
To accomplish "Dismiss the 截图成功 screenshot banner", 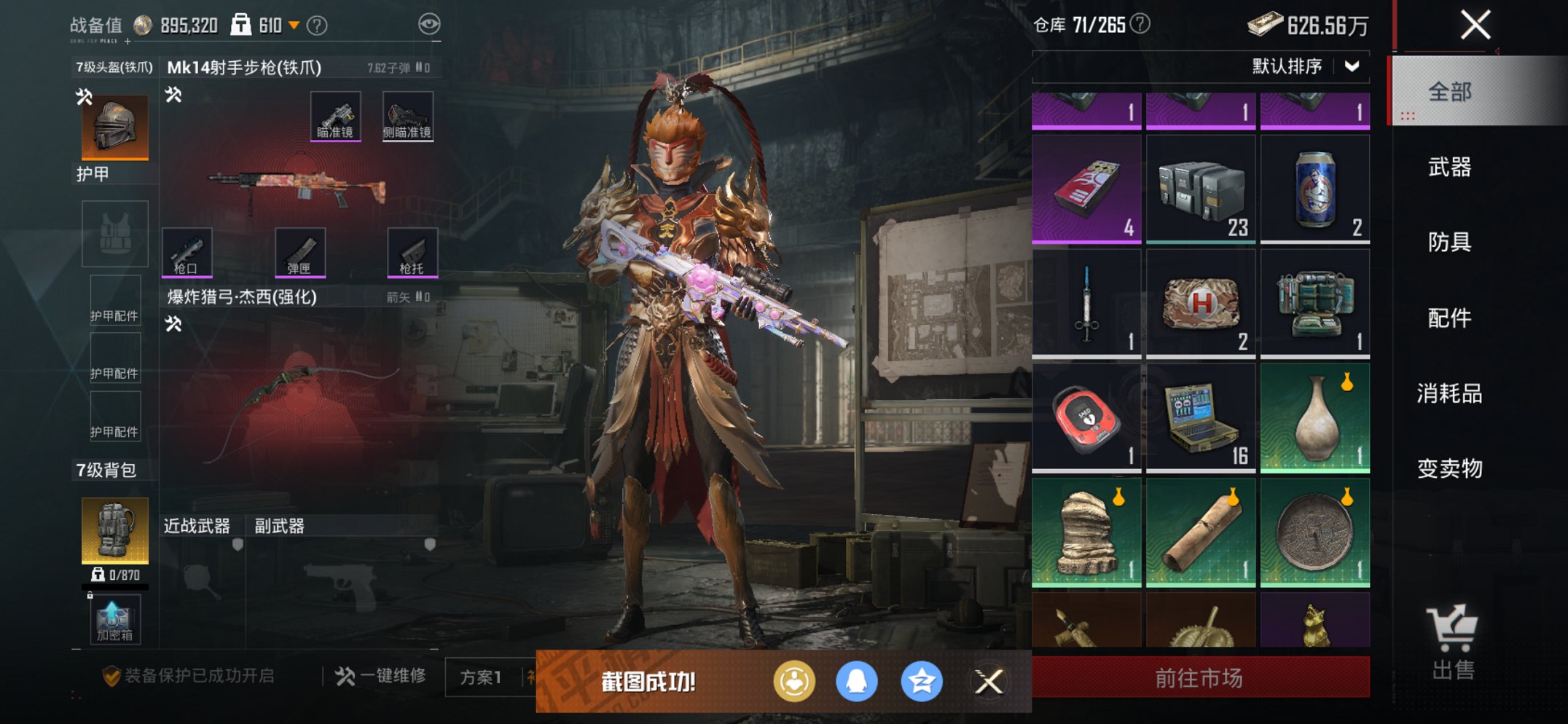I will pos(989,682).
